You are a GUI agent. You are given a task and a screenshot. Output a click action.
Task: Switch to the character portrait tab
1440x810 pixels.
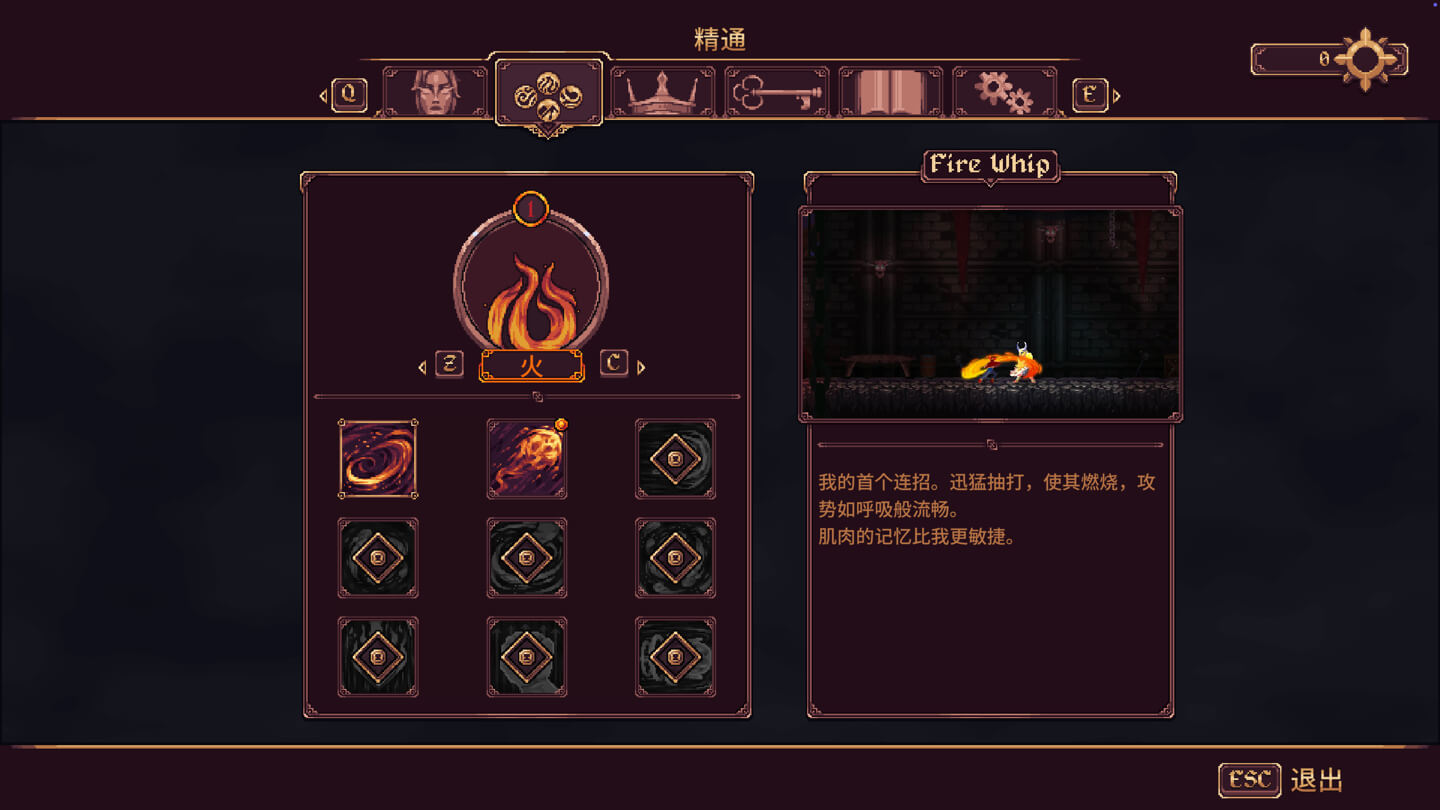(434, 90)
